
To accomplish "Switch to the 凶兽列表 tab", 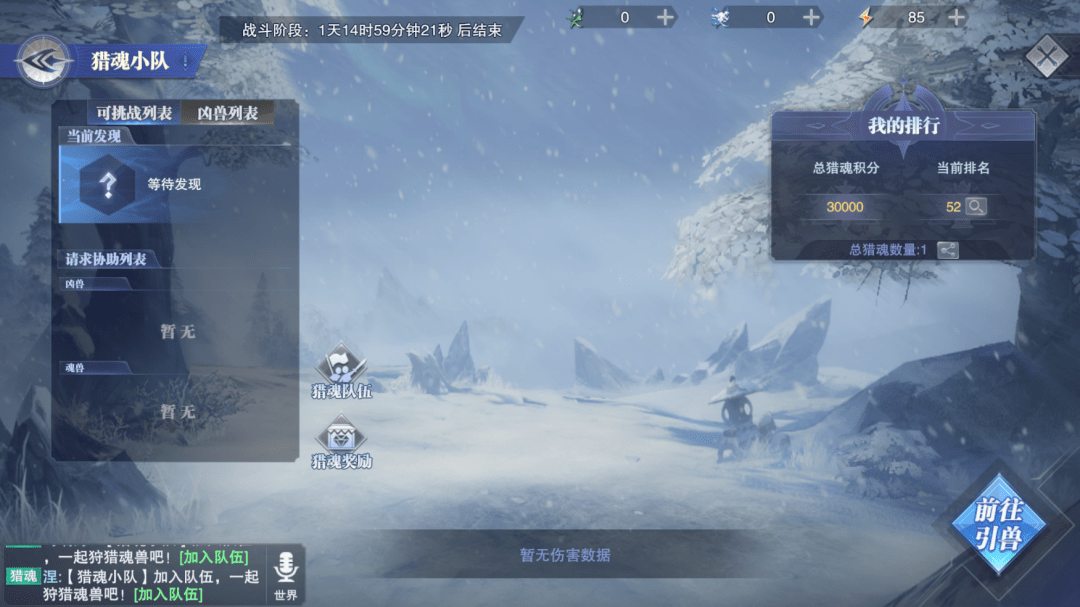I will 227,113.
